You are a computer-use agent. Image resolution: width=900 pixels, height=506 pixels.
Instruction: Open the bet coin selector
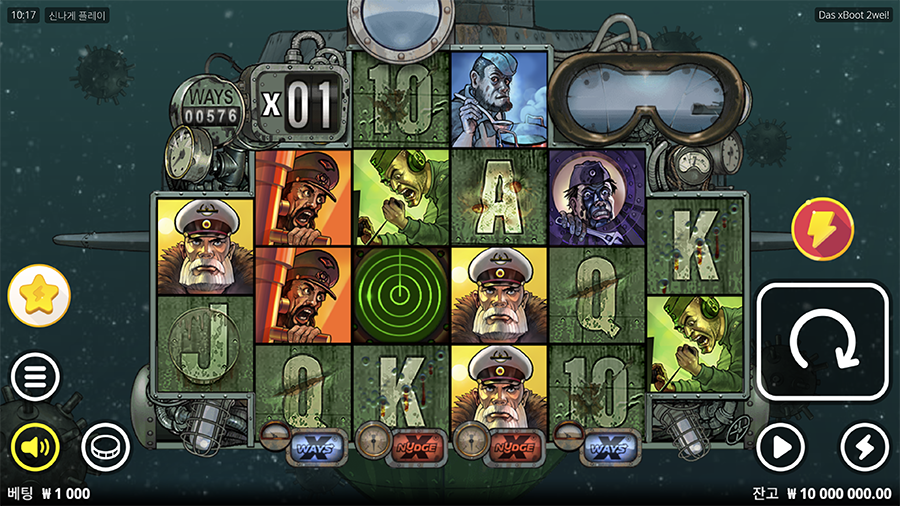point(105,446)
